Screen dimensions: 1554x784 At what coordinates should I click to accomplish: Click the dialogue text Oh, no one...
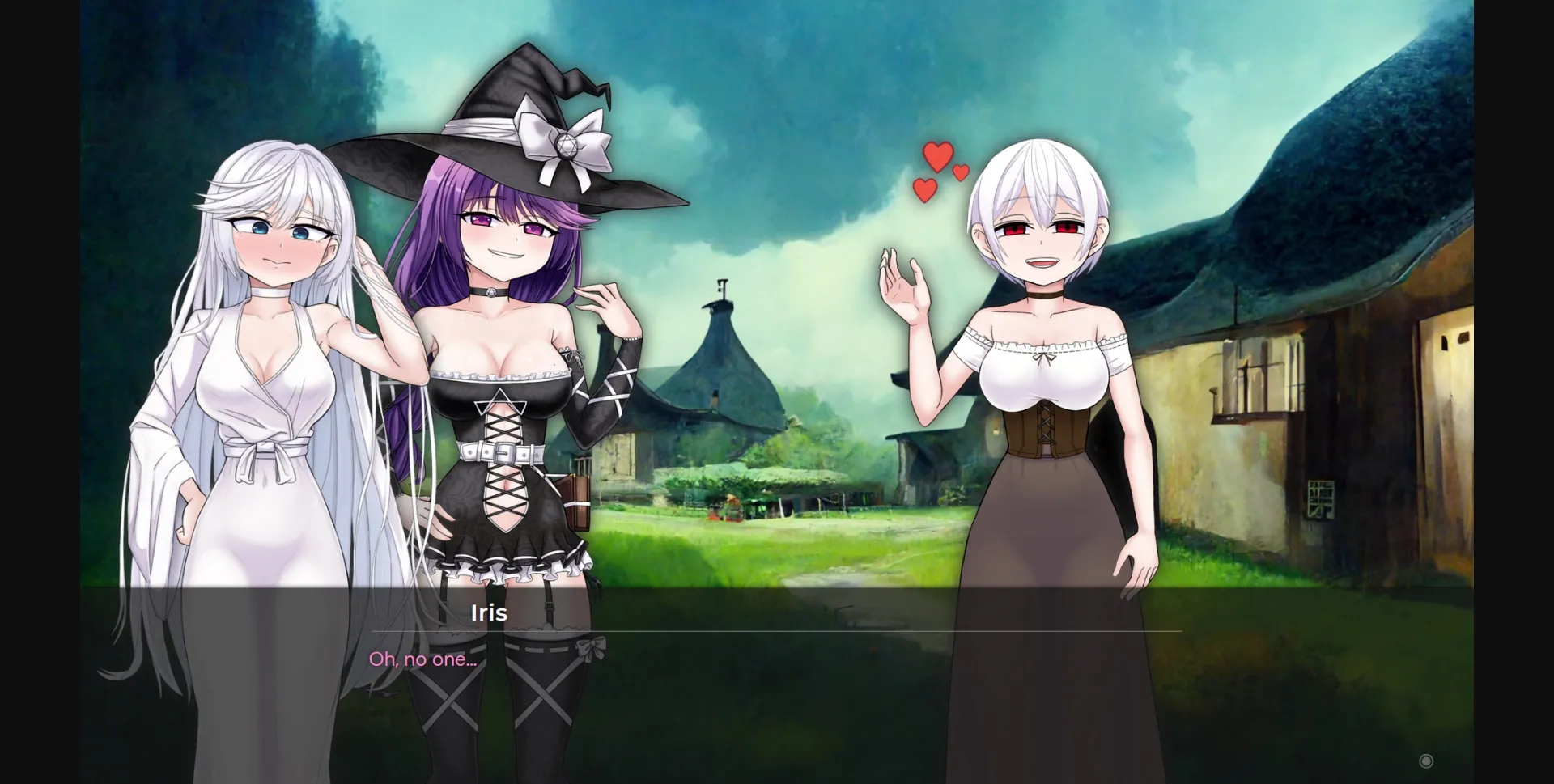point(422,659)
